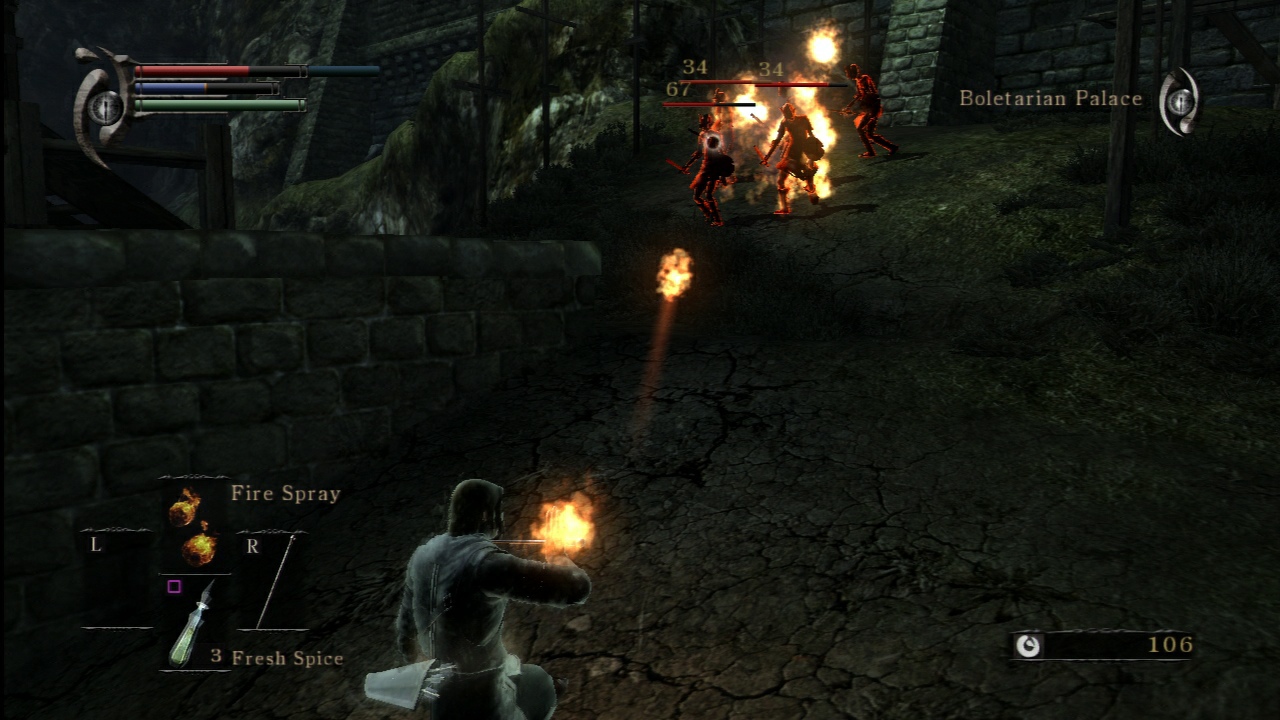
Task: Click the soul counter icon beside 106
Action: point(1027,645)
